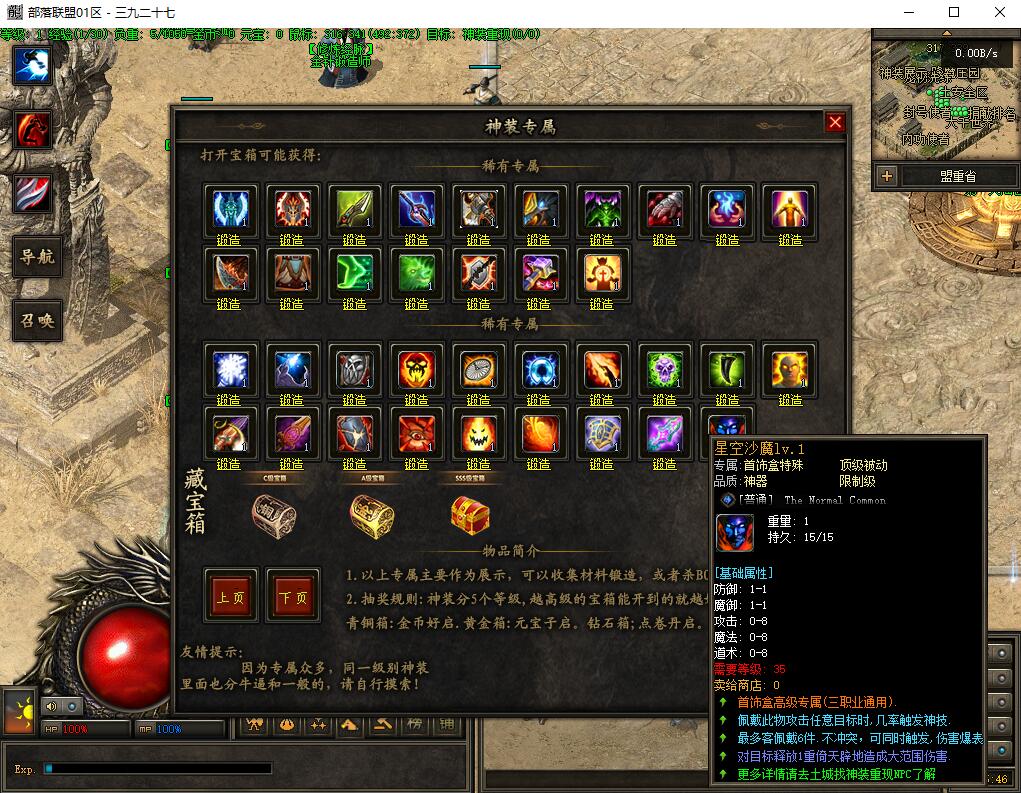Activate the red crouching figure skill icon
The image size is (1021, 793).
pyautogui.click(x=32, y=130)
